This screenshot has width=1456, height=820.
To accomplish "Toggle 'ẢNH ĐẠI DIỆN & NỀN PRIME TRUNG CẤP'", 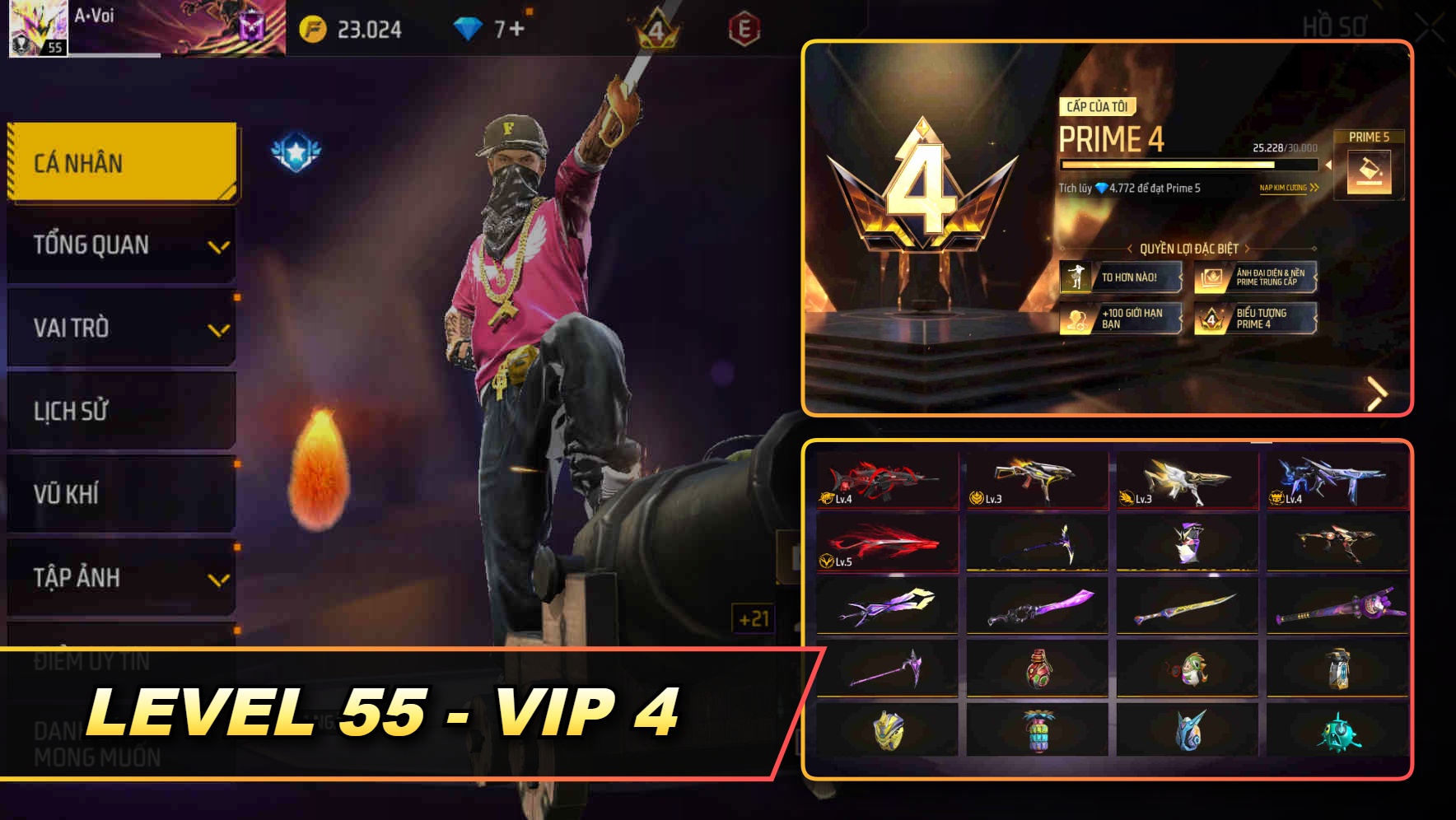I will (1256, 279).
